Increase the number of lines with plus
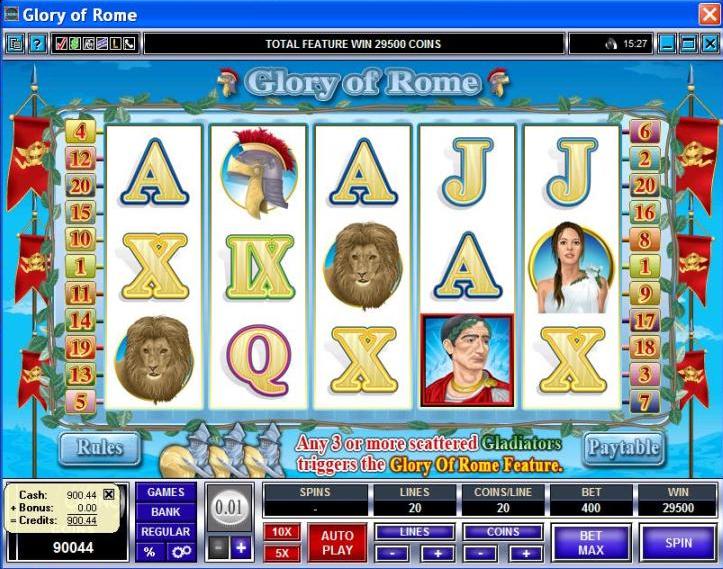 click(436, 553)
